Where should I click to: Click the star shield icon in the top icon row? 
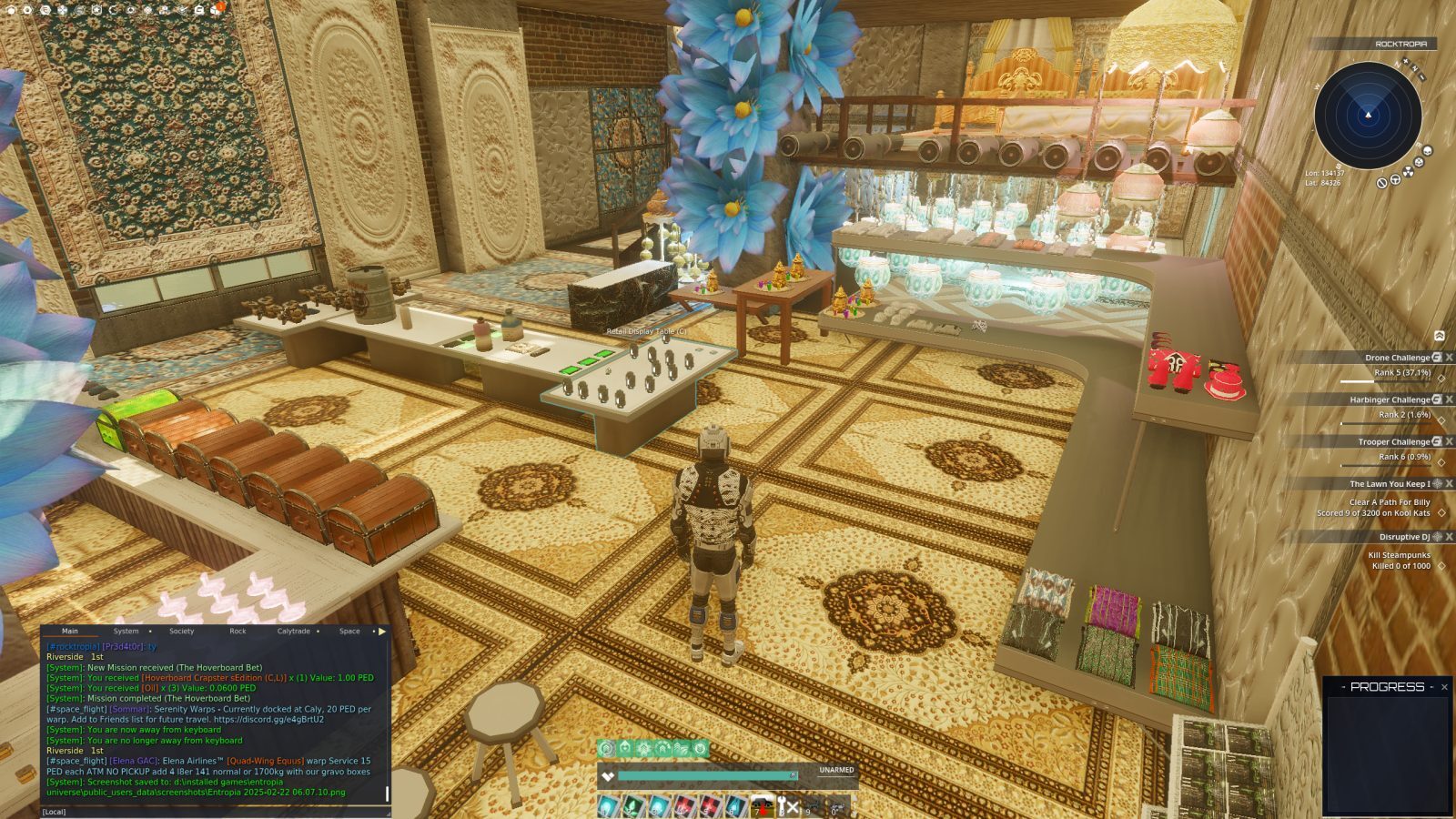point(96,10)
